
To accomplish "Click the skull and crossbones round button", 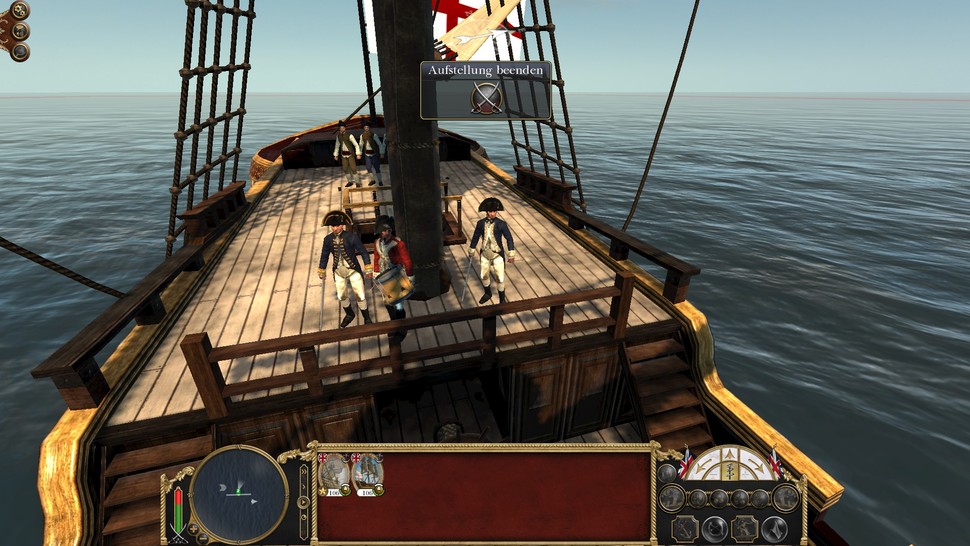I will (x=20, y=30).
